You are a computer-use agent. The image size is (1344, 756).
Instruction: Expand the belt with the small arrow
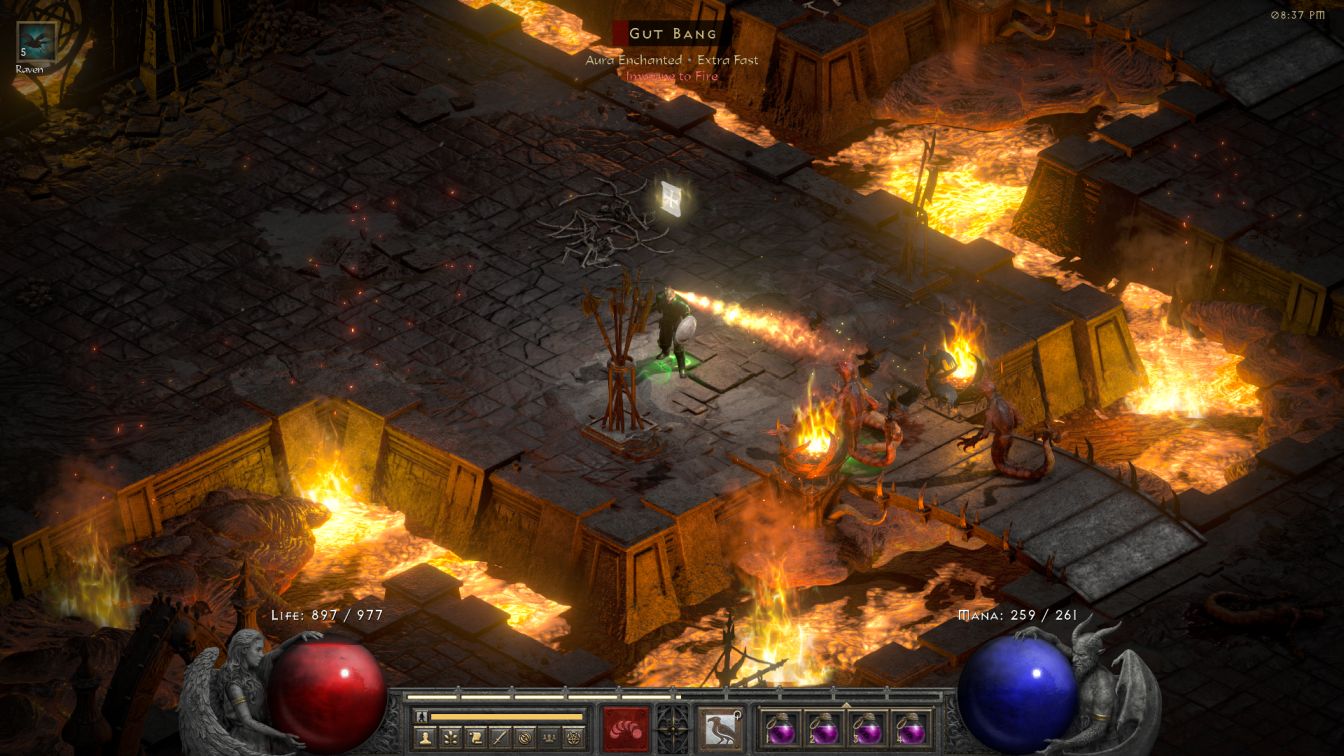point(846,705)
